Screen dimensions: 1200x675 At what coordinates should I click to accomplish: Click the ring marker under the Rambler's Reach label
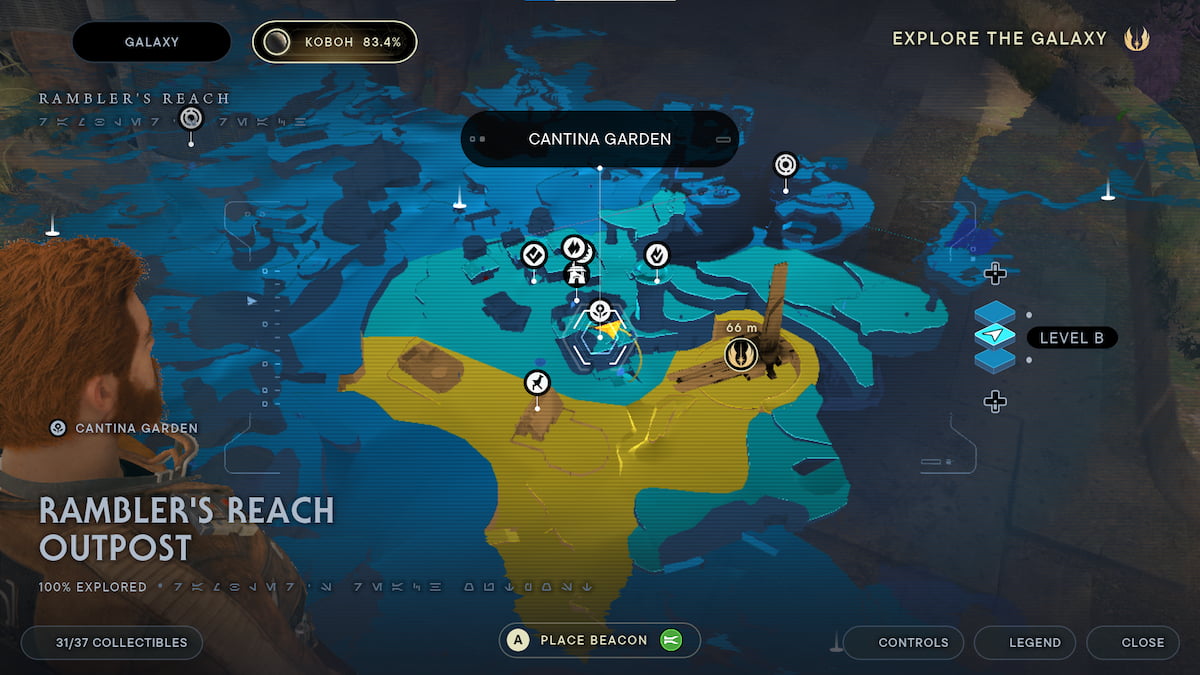tap(191, 120)
